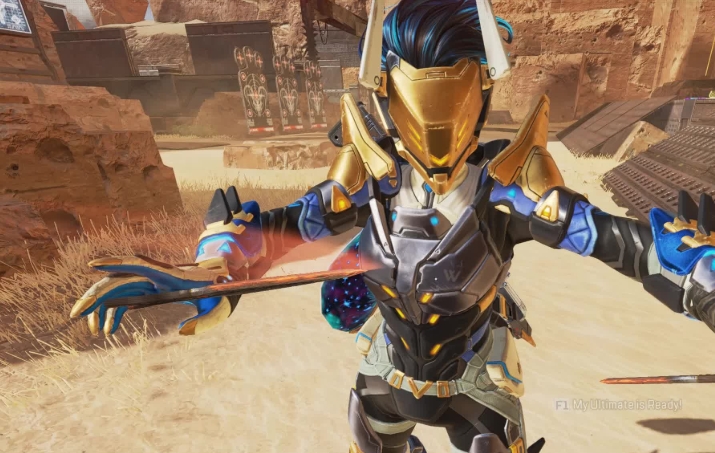Click the minimap in the corner
The image size is (715, 453).
coord(15,14)
